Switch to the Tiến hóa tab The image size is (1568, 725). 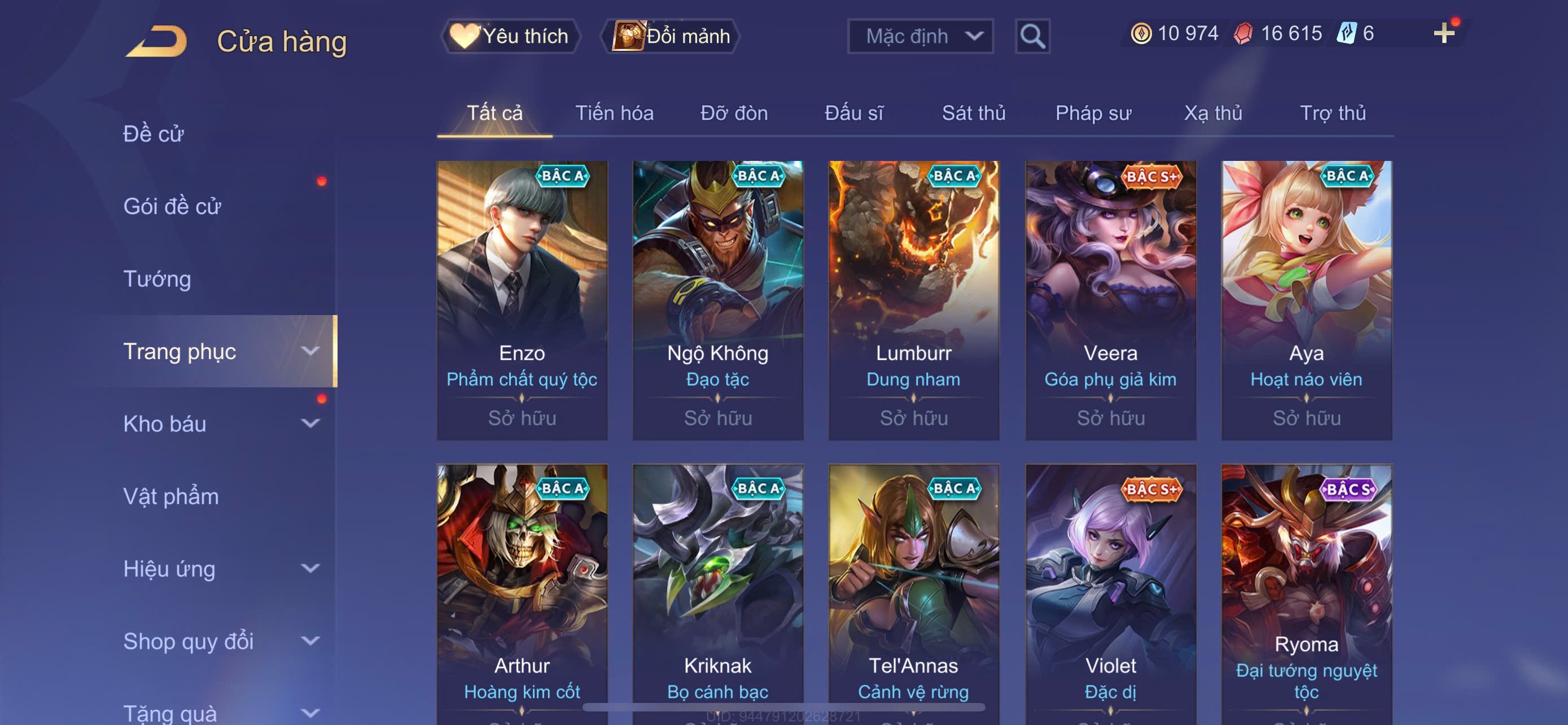click(614, 113)
